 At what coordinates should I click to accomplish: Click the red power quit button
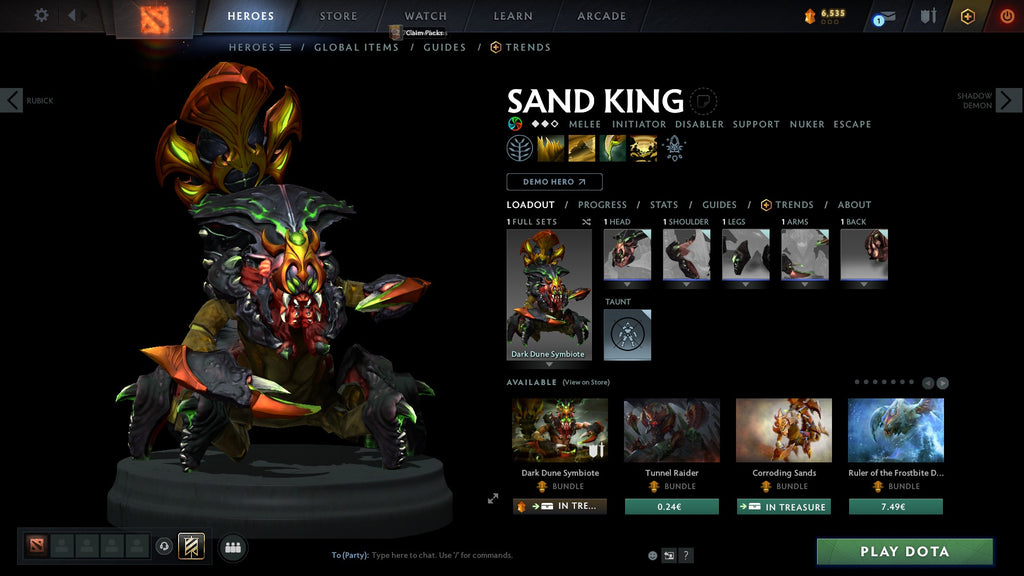tap(1006, 16)
